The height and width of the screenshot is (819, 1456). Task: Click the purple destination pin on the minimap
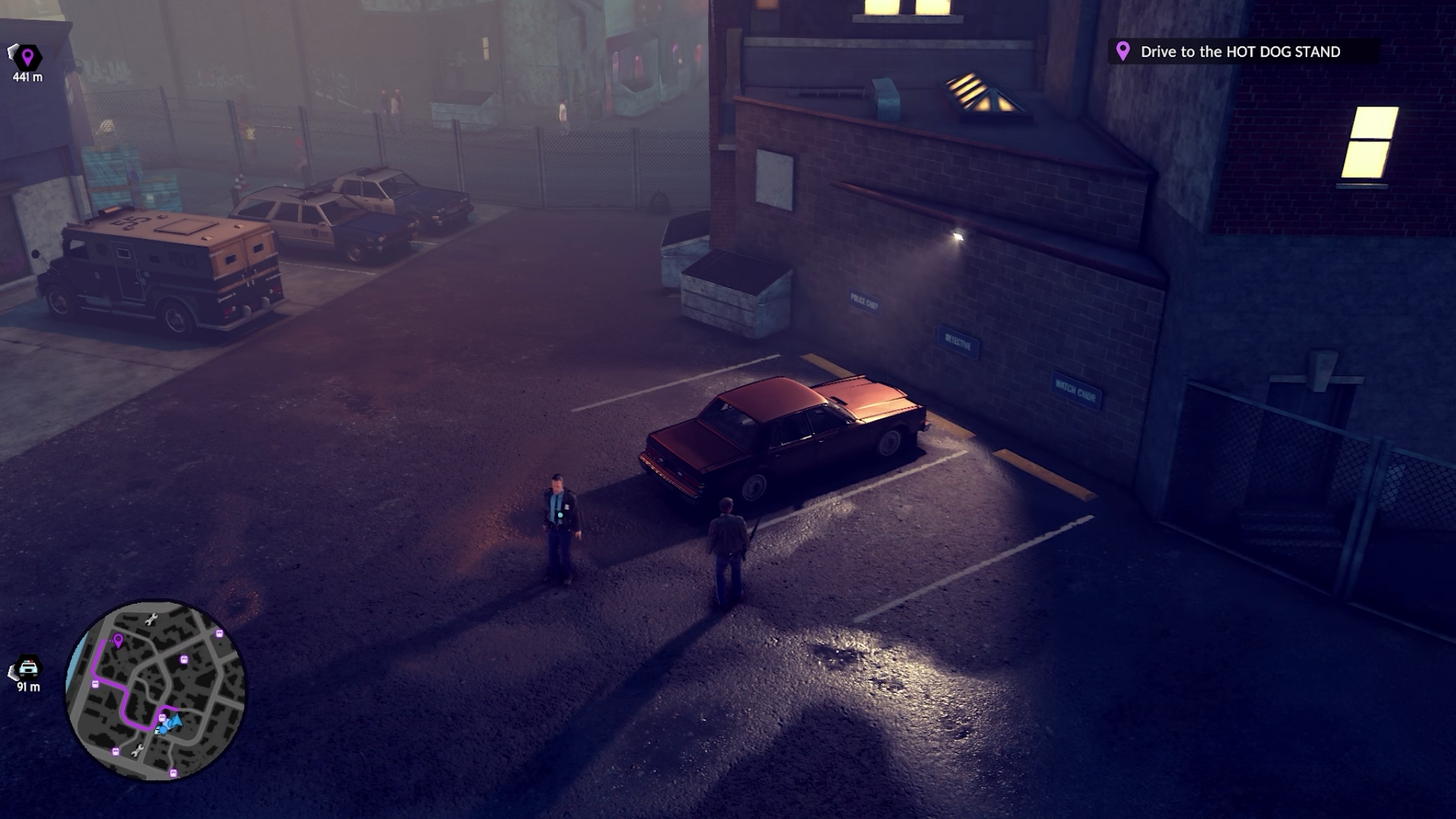(x=118, y=642)
